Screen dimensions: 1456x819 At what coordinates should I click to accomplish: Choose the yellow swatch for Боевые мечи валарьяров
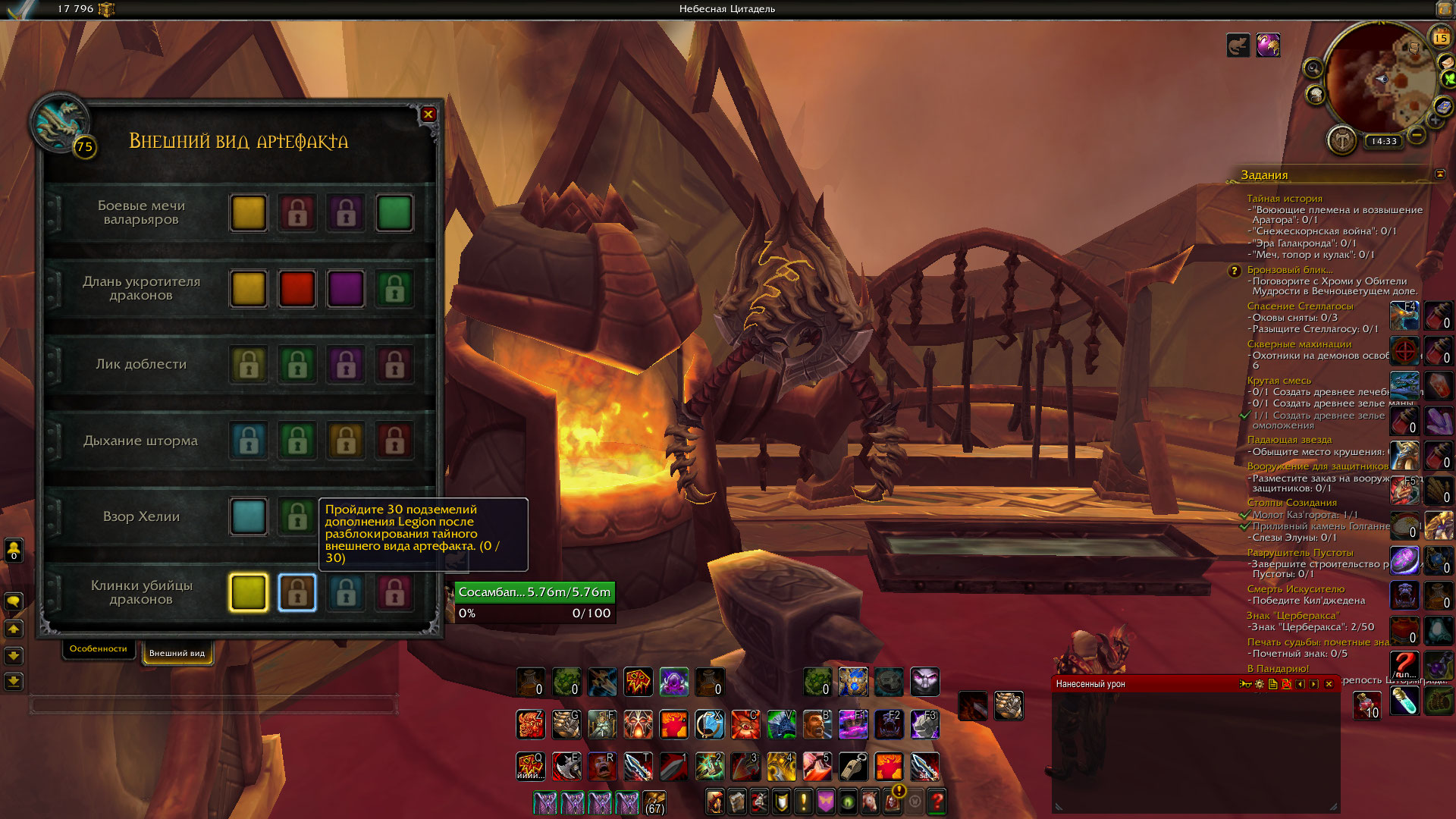[249, 213]
